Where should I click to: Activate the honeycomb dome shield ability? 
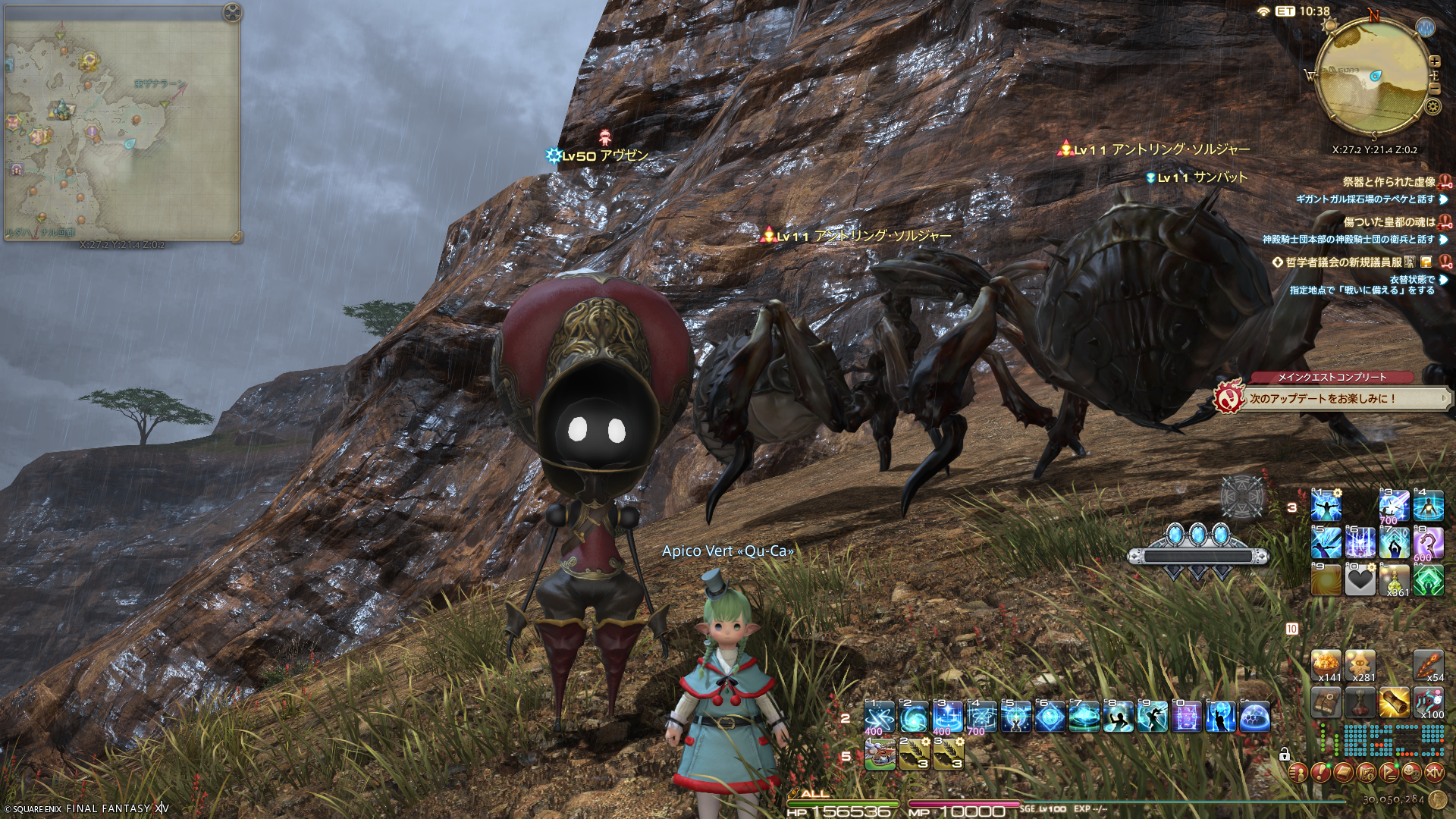click(x=1254, y=717)
